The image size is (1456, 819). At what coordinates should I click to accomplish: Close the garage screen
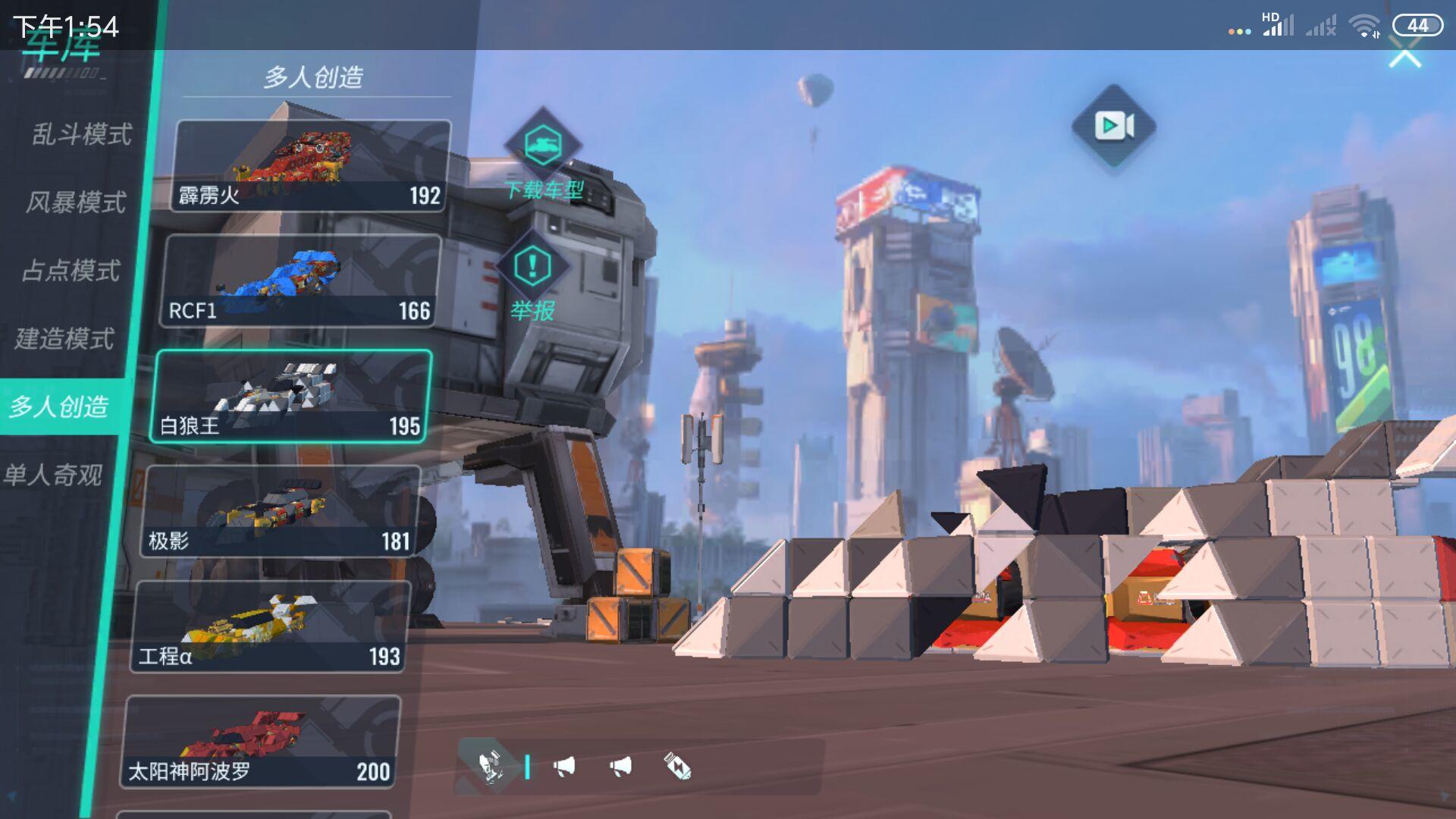click(x=1404, y=55)
